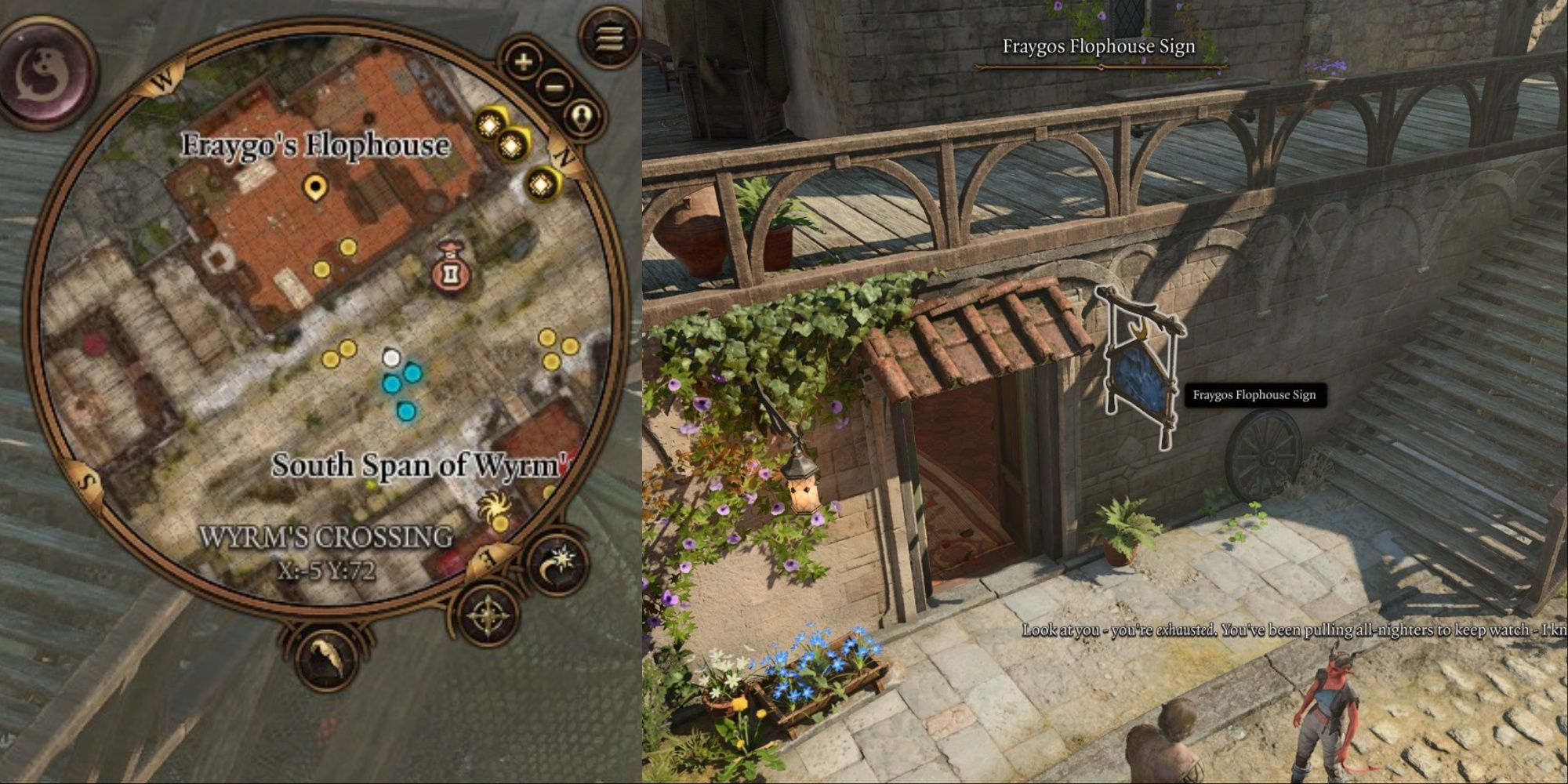Image resolution: width=1568 pixels, height=784 pixels.
Task: Click the minimap's location pin button
Action: (582, 118)
